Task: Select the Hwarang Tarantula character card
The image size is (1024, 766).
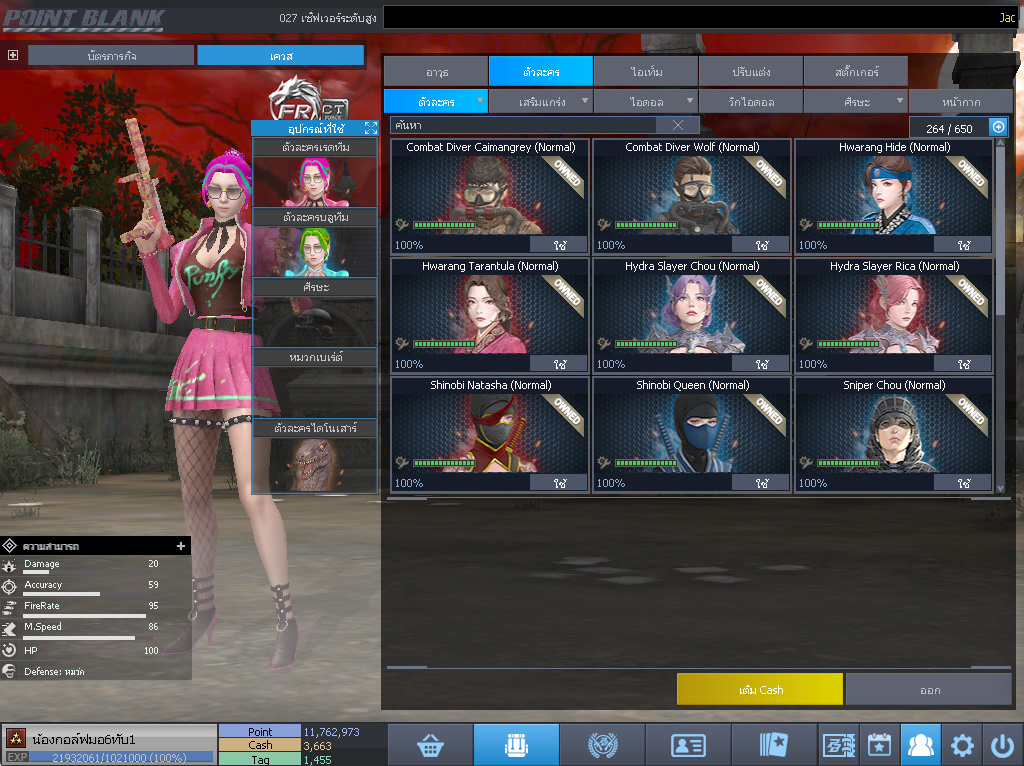Action: pos(490,315)
